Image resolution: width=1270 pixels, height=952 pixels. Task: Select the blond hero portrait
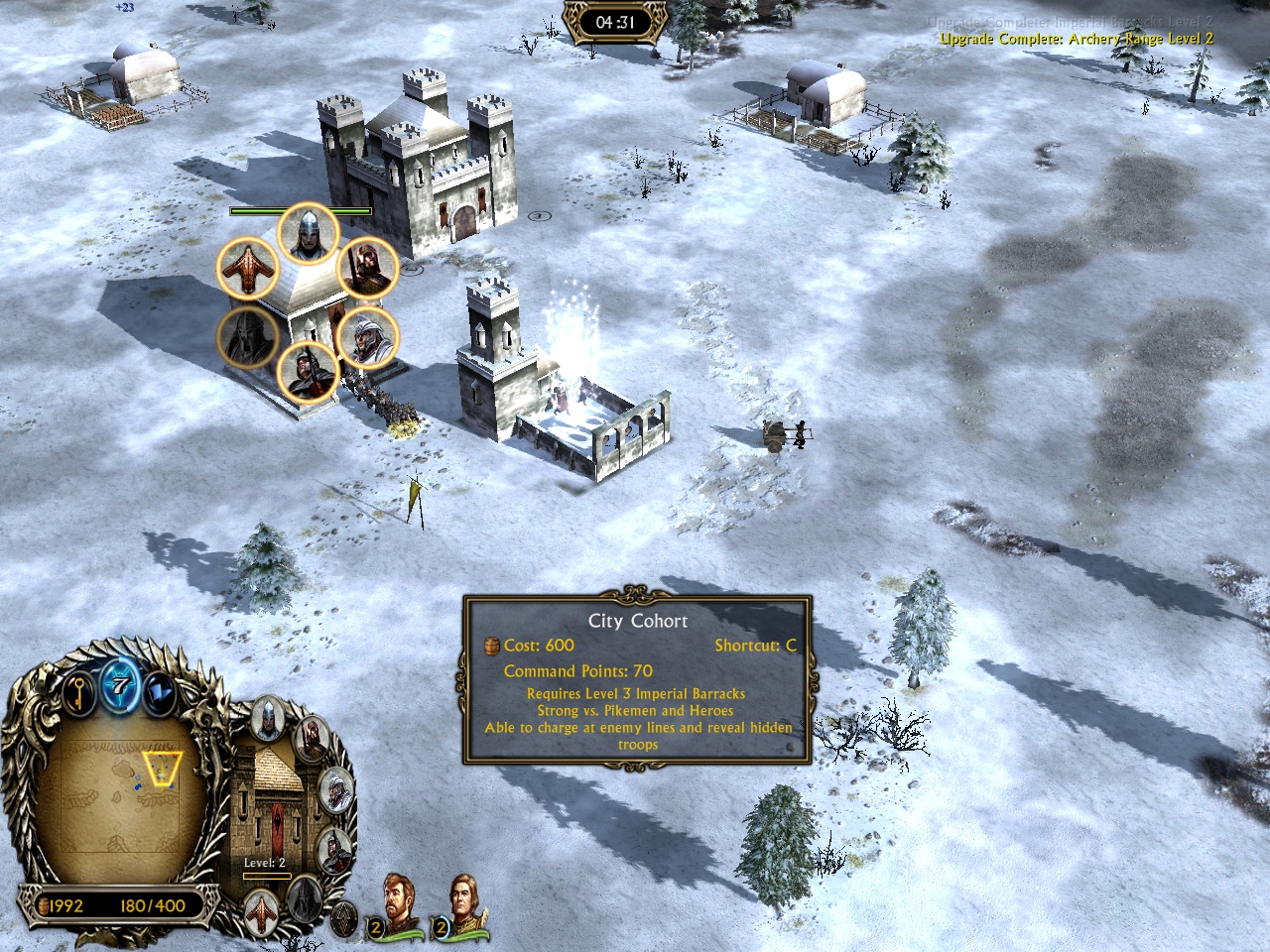click(x=463, y=902)
